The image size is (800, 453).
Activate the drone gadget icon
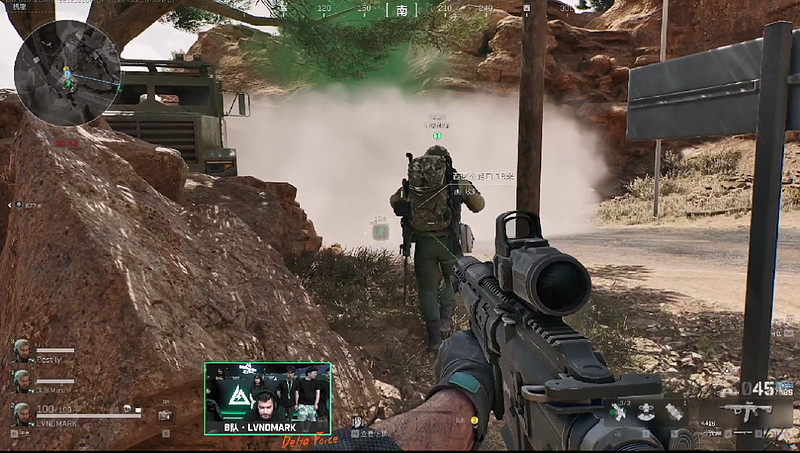tap(647, 411)
